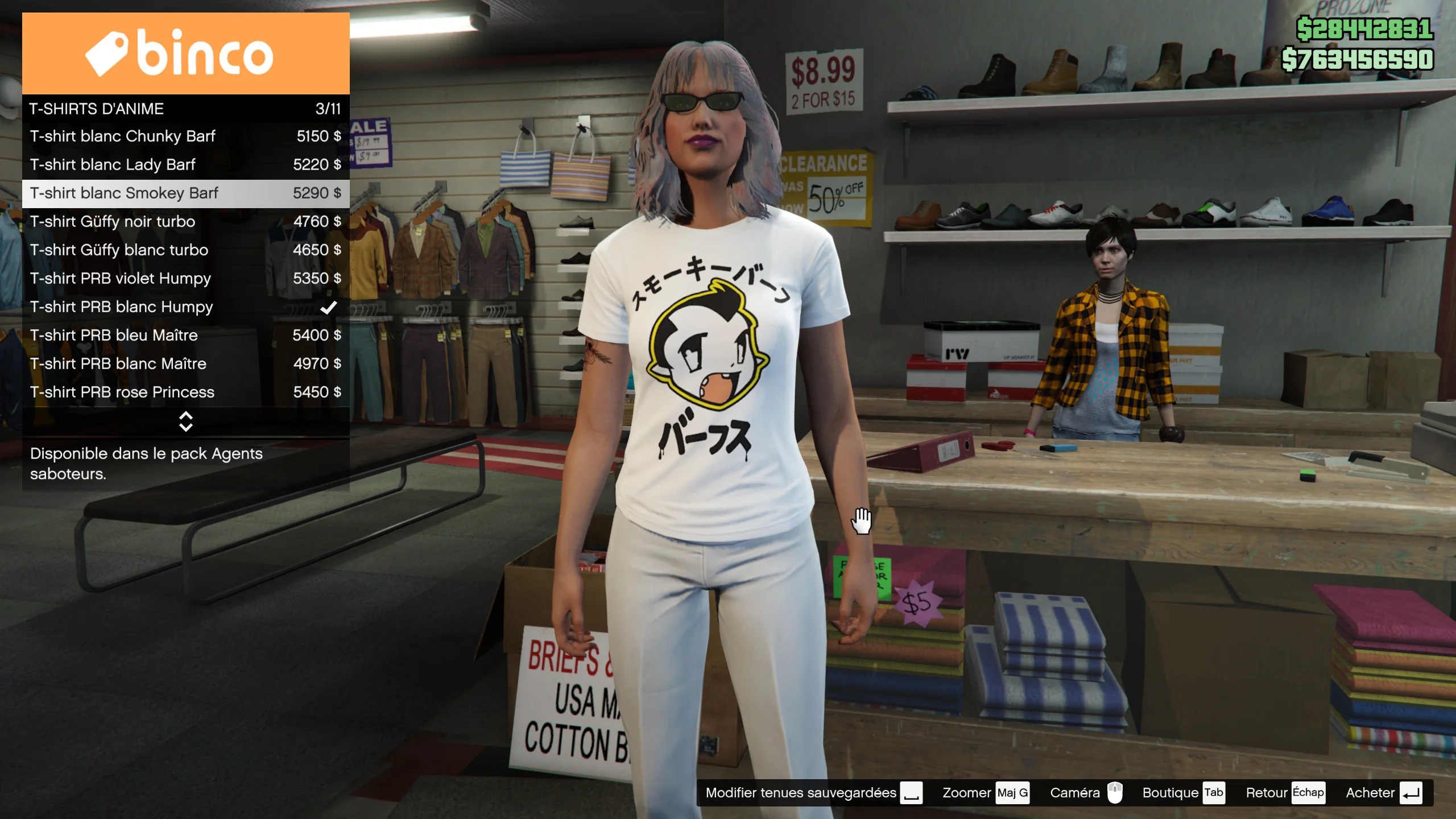Viewport: 1456px width, 819px height.
Task: Open the Boutique option
Action: click(x=1183, y=793)
